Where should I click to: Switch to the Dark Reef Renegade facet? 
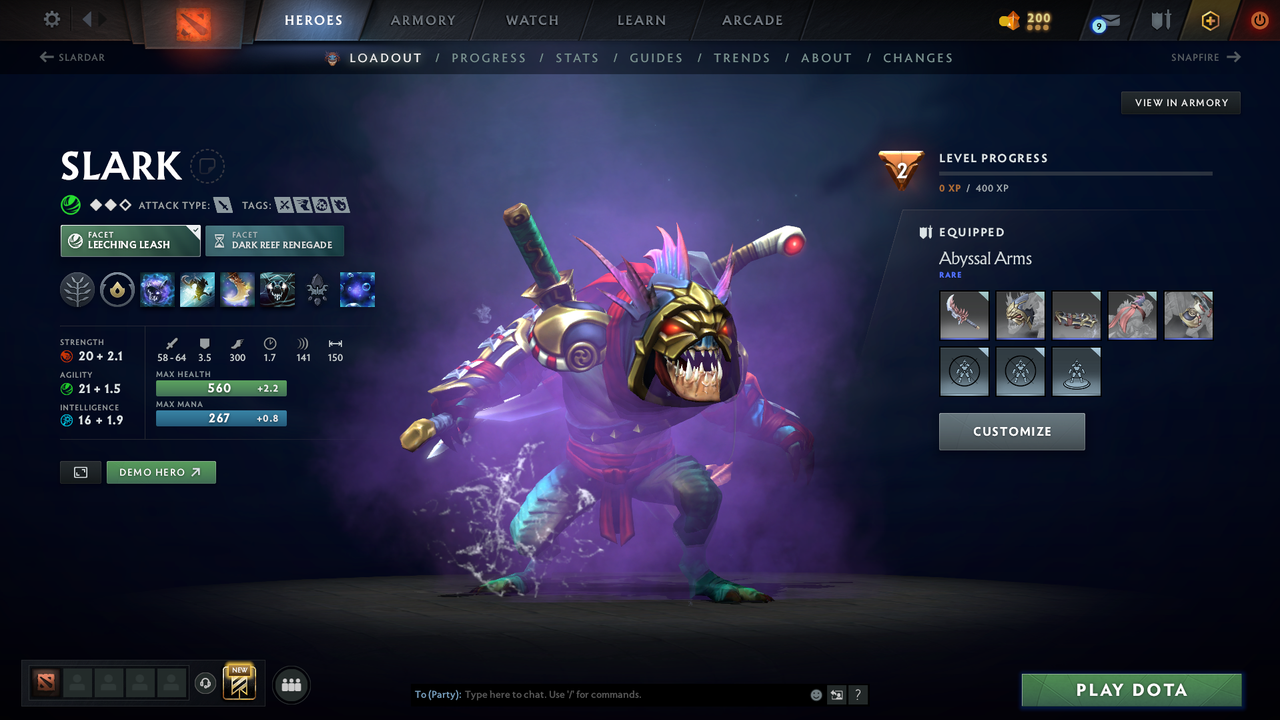[275, 240]
